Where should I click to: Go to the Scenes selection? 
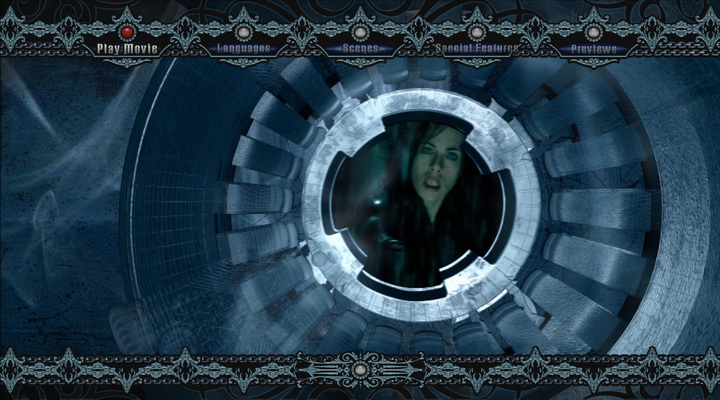click(x=359, y=48)
